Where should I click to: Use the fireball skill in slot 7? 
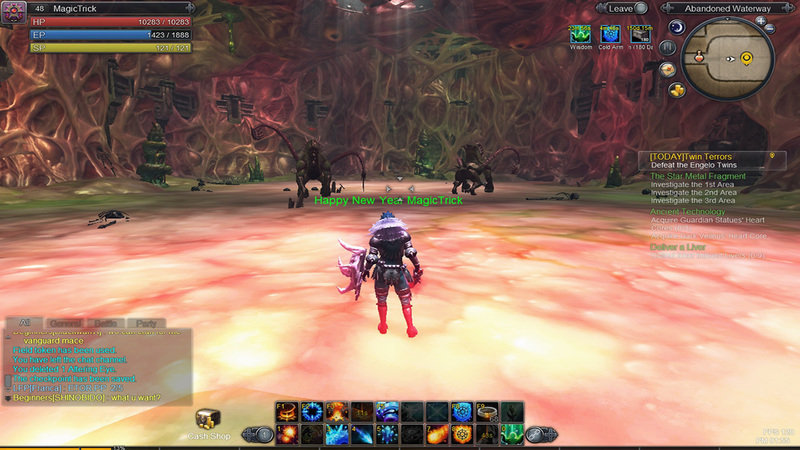(437, 435)
